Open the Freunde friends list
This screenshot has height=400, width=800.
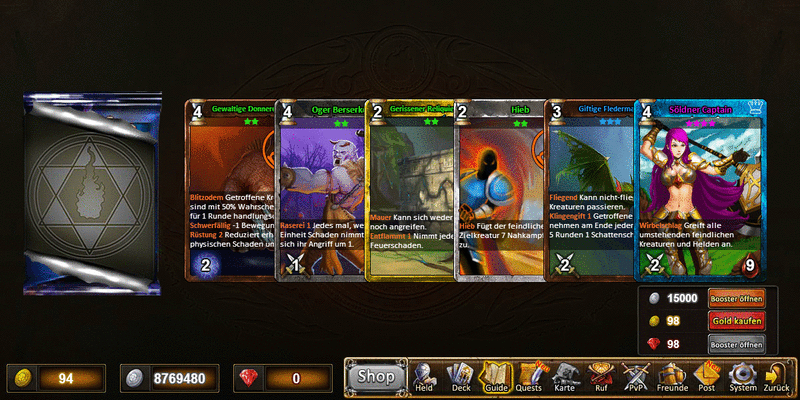click(672, 376)
